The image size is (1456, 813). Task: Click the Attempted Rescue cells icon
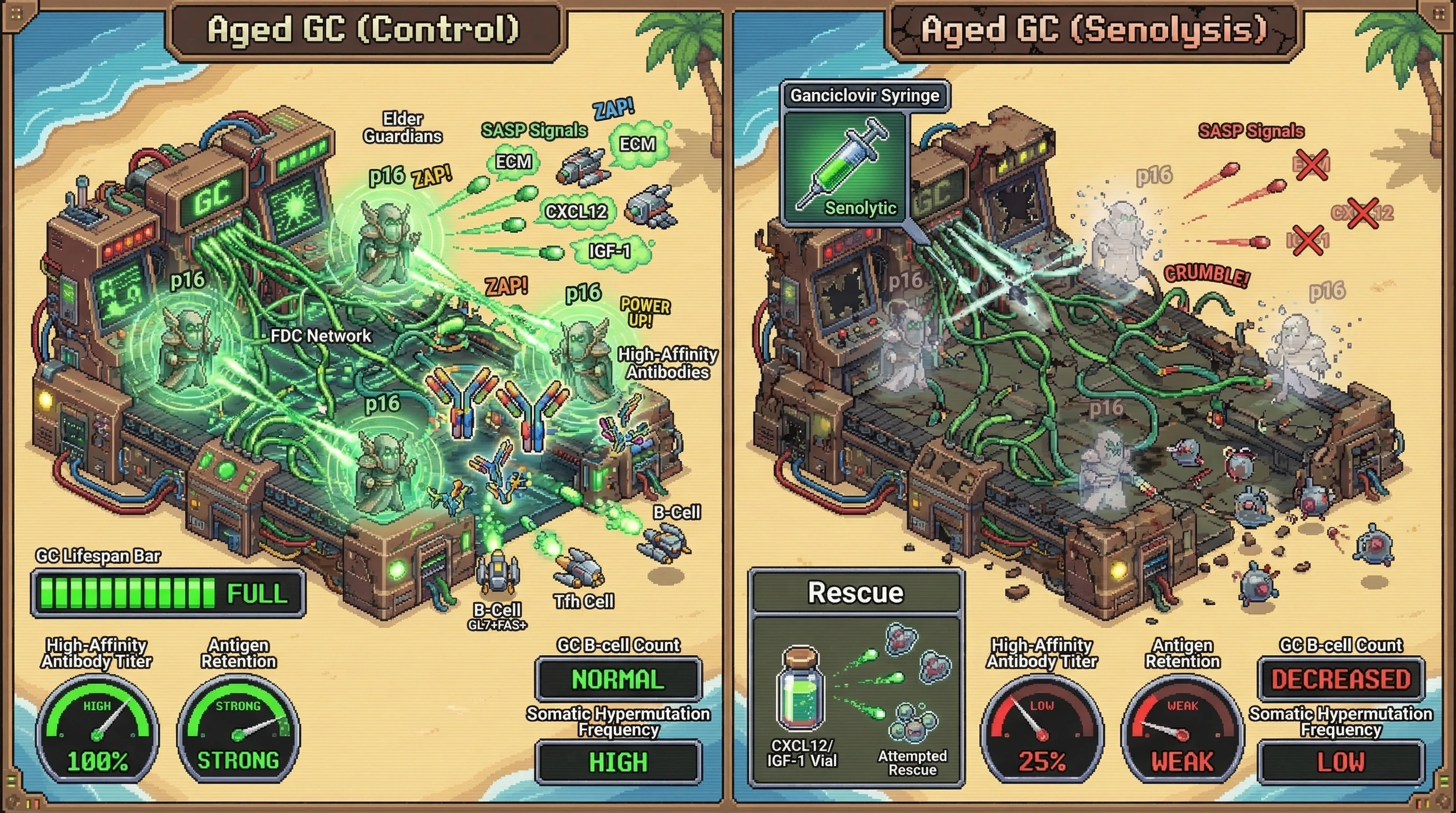click(x=912, y=723)
